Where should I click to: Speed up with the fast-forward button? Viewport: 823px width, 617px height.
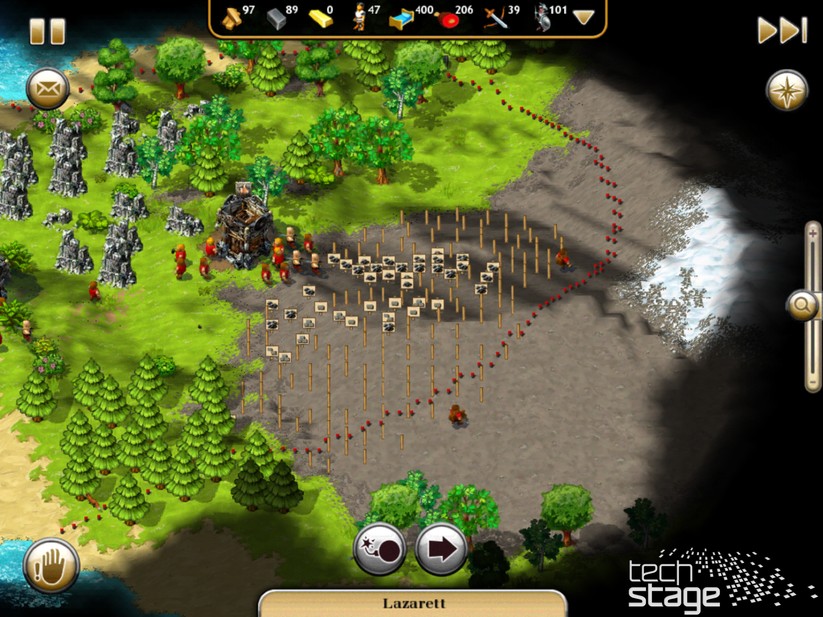point(781,30)
